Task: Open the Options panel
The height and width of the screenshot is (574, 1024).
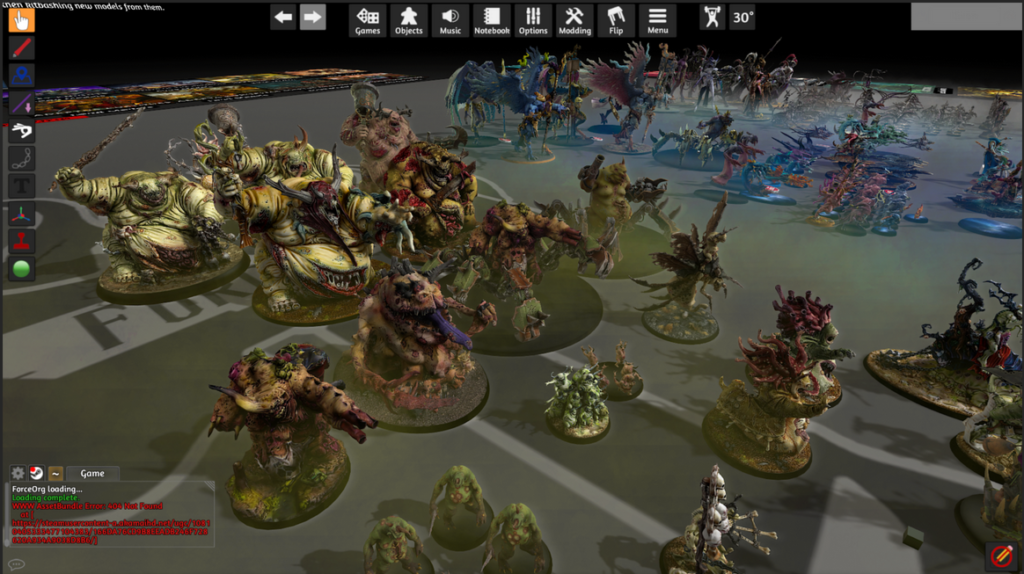Action: 533,20
